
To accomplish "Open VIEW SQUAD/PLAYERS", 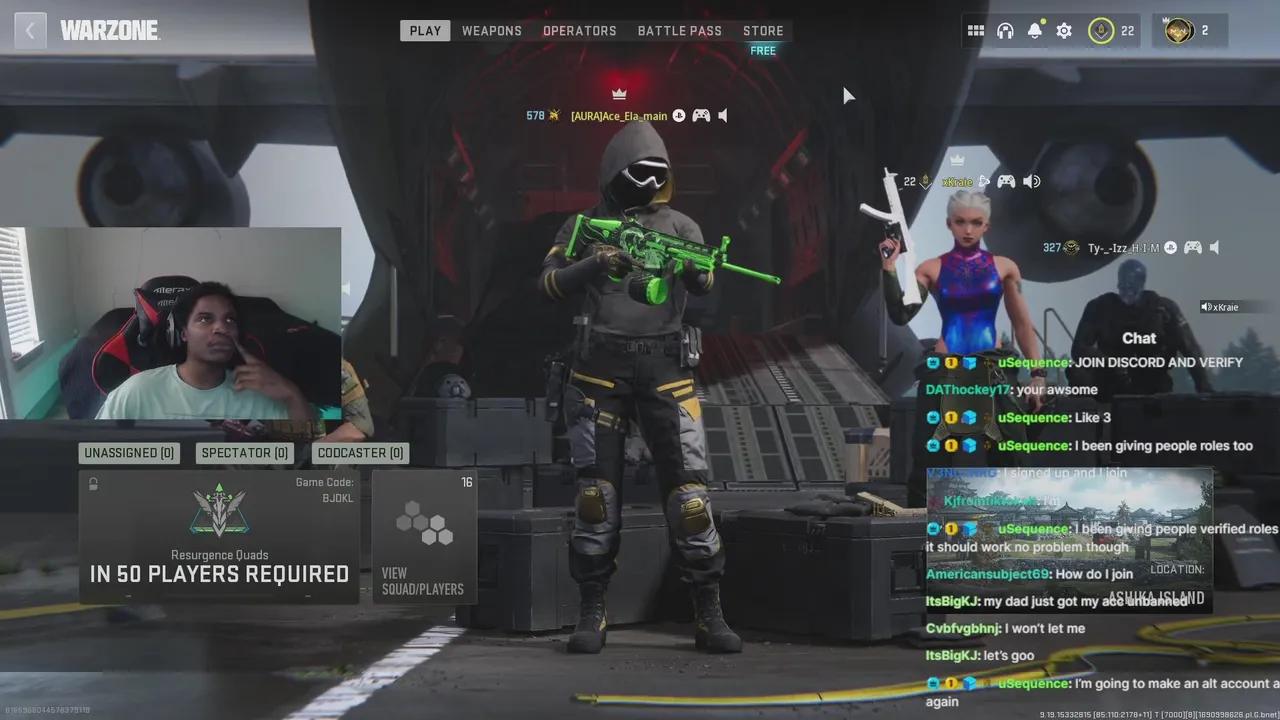I will pos(424,580).
